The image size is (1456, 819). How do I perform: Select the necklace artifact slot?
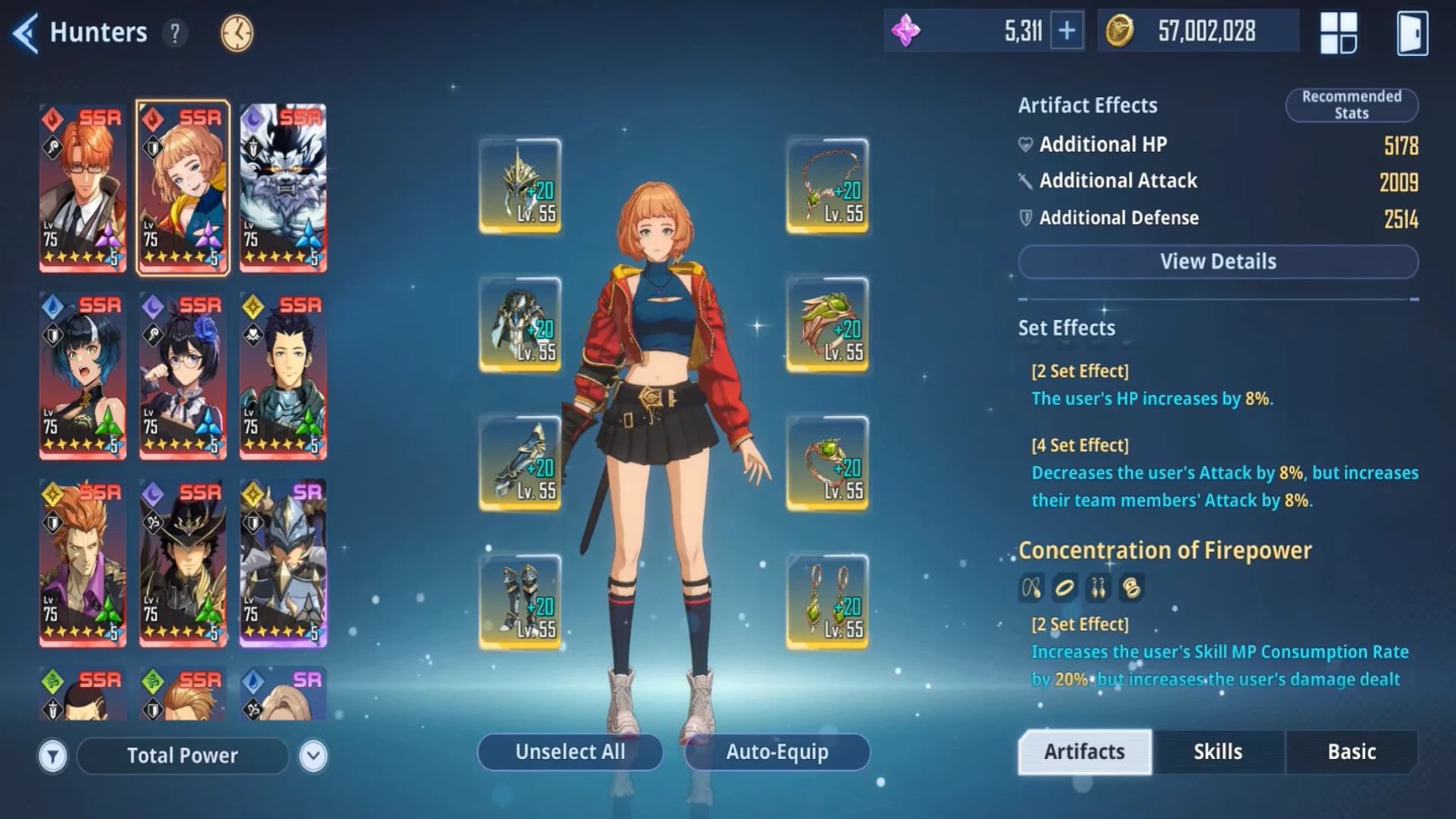(x=827, y=186)
